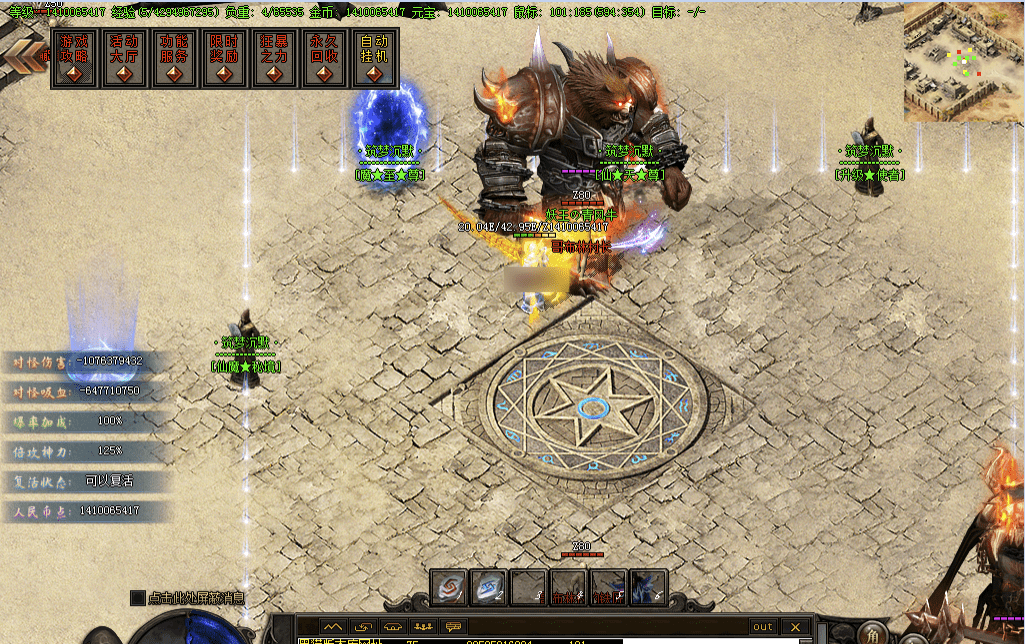1025x644 pixels.
Task: Use the blue swirl skill in slot 2
Action: tap(489, 588)
